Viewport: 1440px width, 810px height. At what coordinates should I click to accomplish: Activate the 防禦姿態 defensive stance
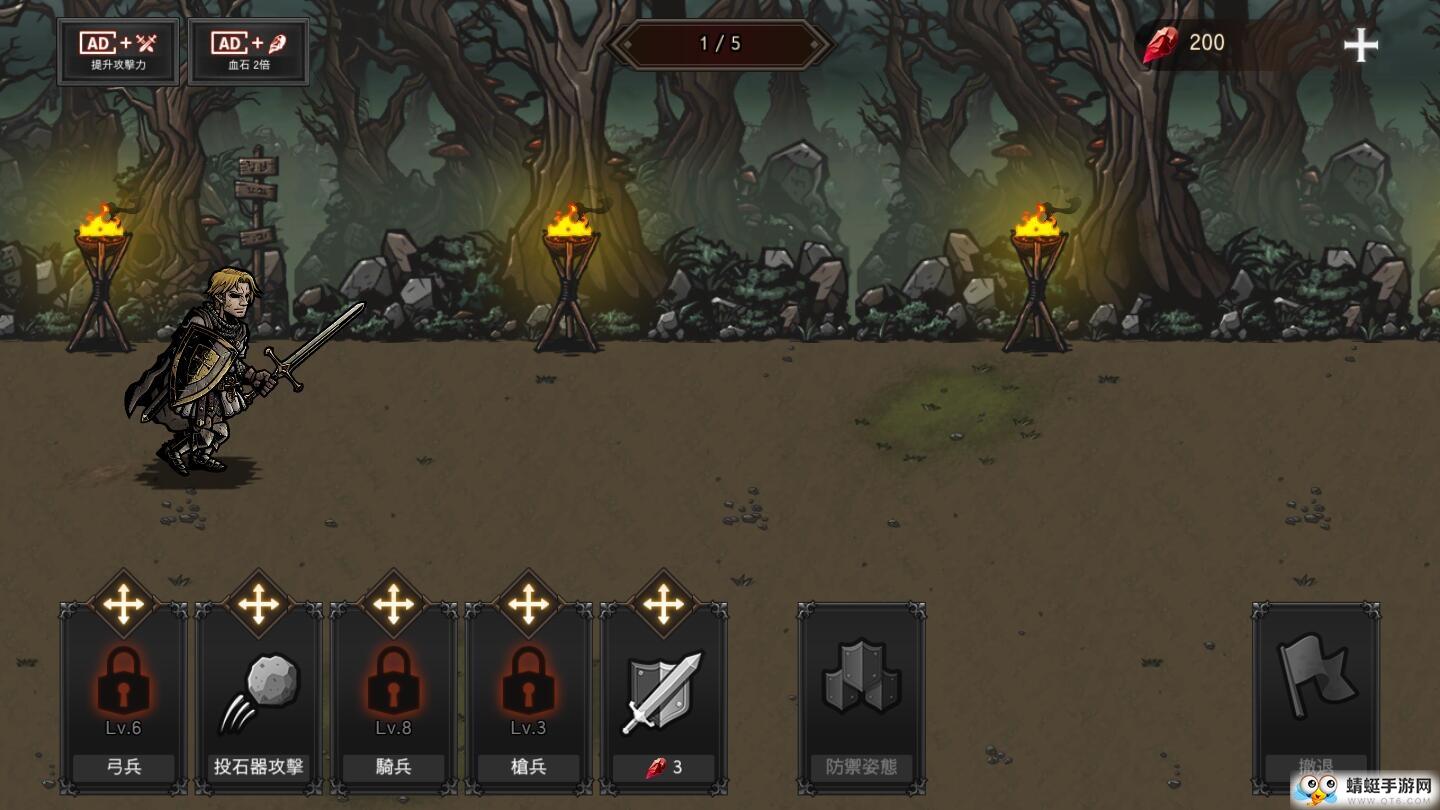(861, 698)
